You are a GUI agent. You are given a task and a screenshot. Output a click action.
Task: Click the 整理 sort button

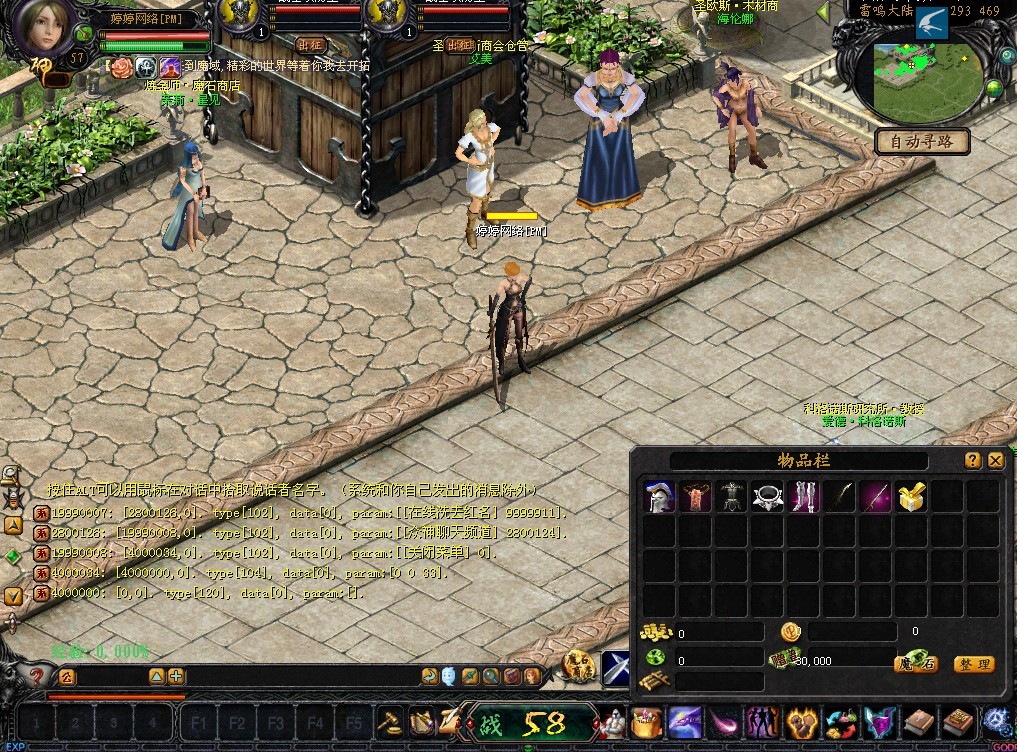click(973, 664)
